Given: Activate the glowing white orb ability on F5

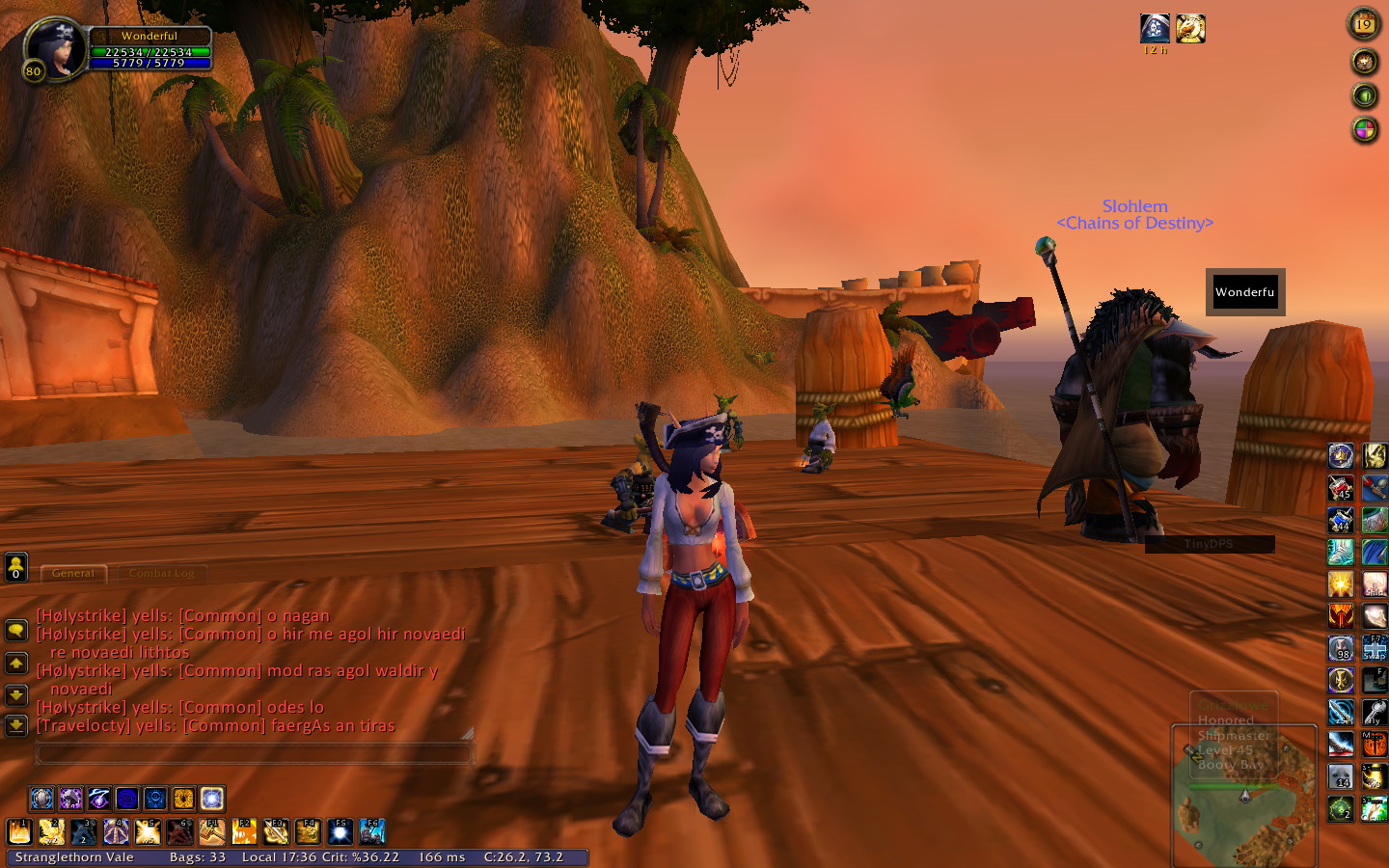Looking at the screenshot, I should coord(340,831).
